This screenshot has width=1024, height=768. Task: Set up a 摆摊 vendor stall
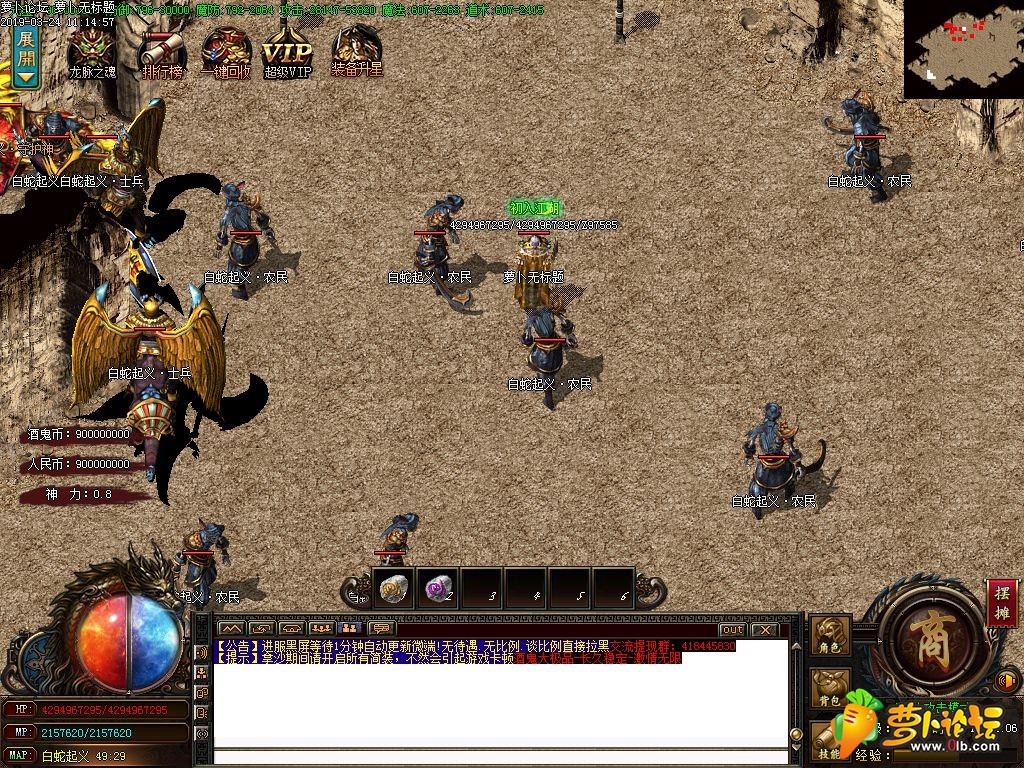[1002, 602]
